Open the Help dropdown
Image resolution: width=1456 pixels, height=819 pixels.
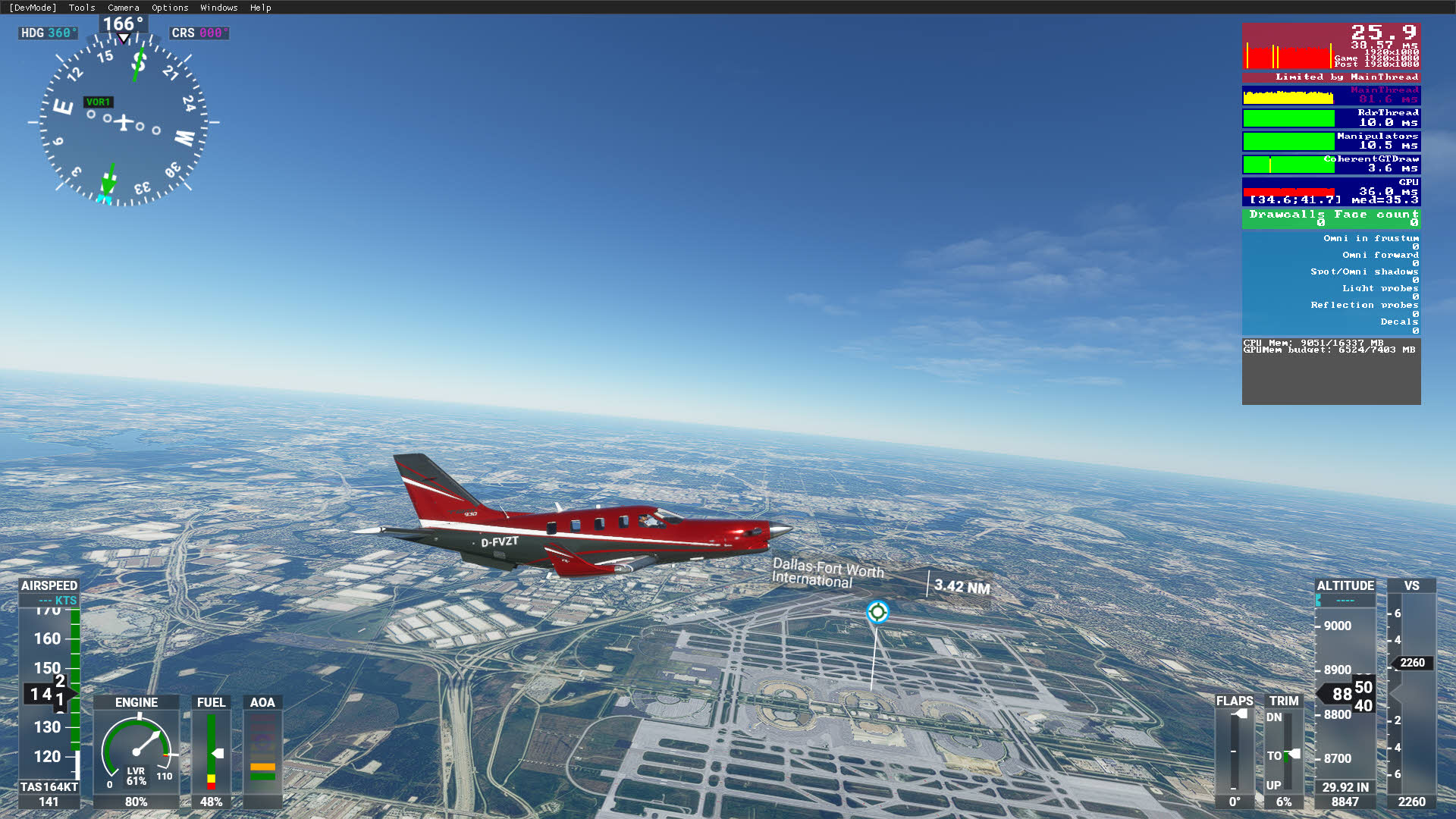pyautogui.click(x=261, y=8)
